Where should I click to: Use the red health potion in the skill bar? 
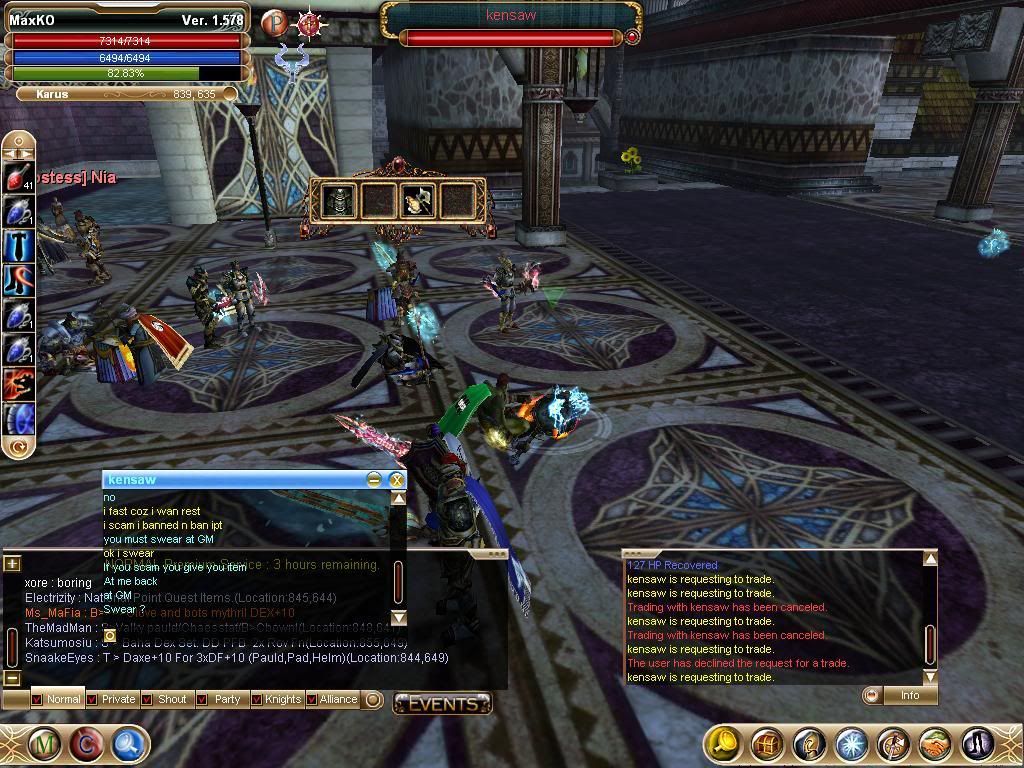[x=18, y=177]
